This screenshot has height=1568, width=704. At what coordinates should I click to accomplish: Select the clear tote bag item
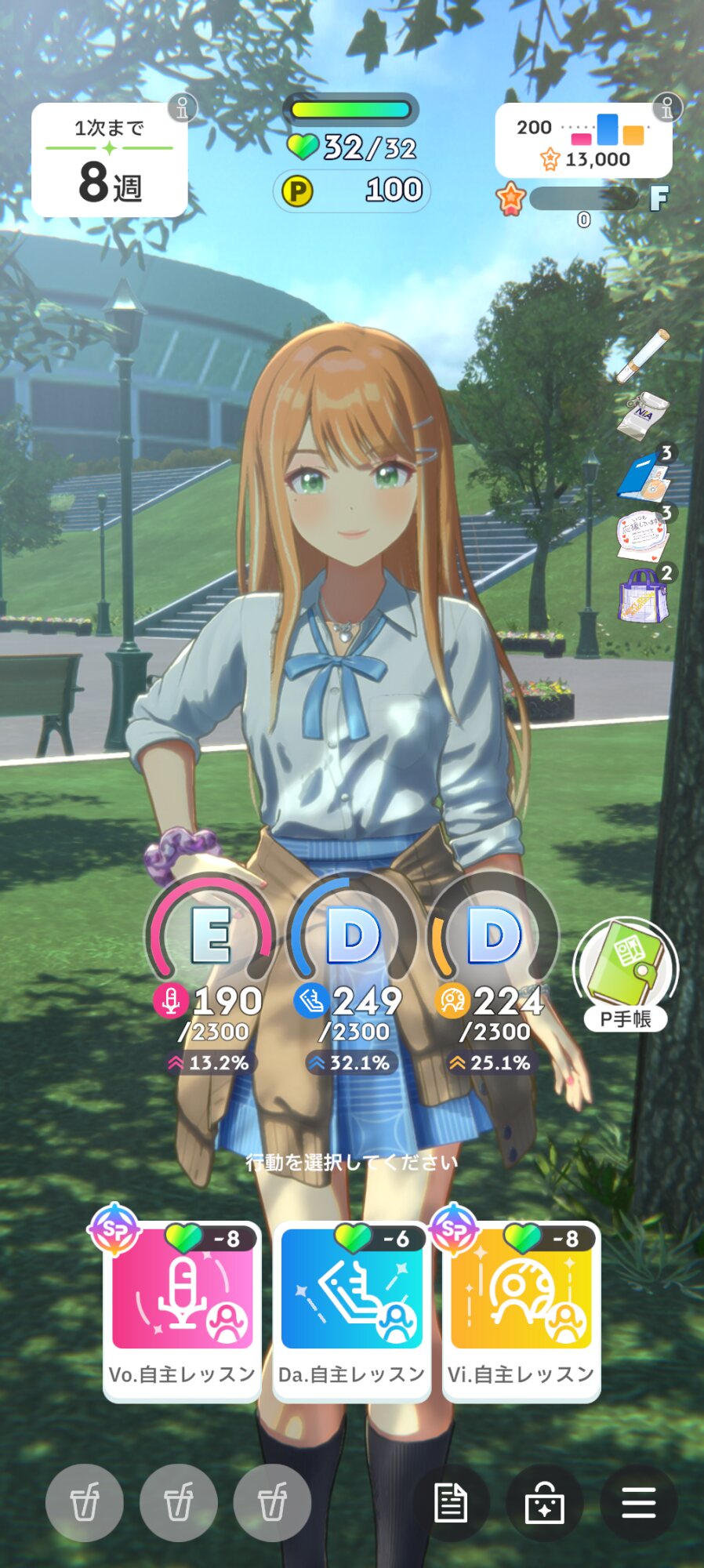(x=643, y=596)
